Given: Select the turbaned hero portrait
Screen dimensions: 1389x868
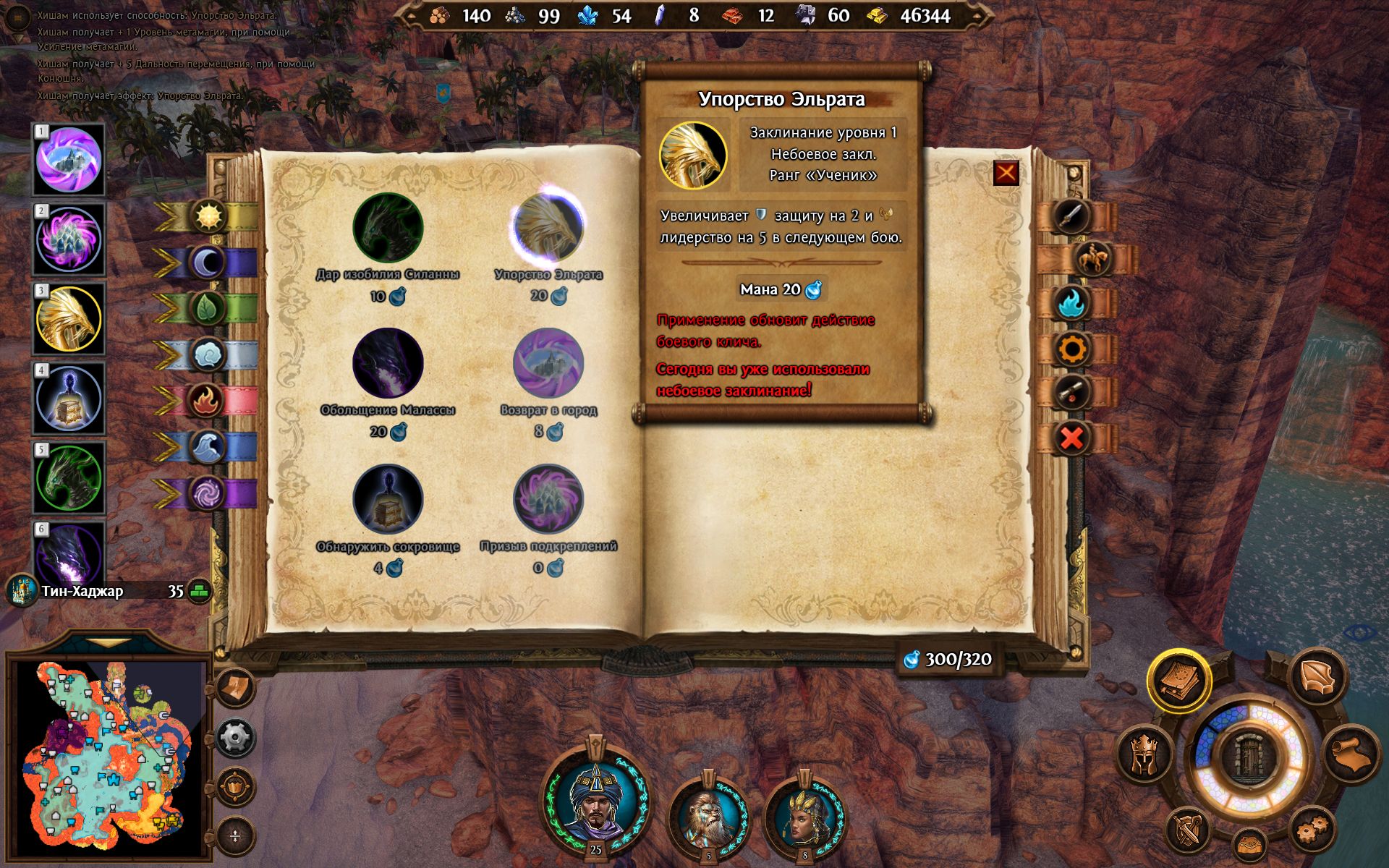Looking at the screenshot, I should 595,807.
